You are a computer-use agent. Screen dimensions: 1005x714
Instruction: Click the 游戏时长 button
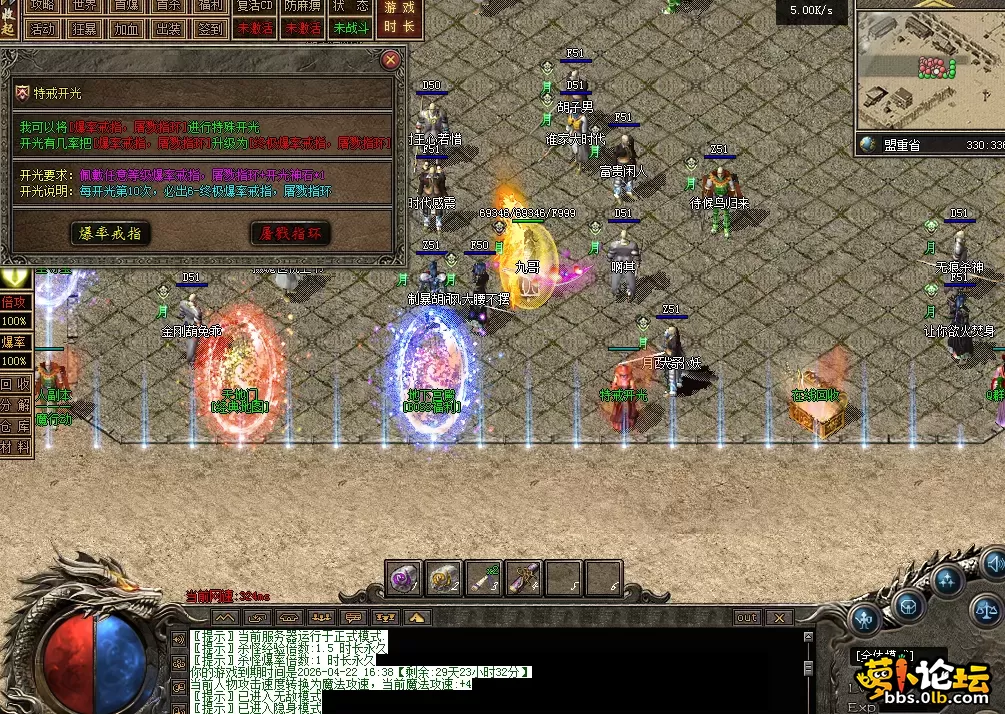pos(398,19)
